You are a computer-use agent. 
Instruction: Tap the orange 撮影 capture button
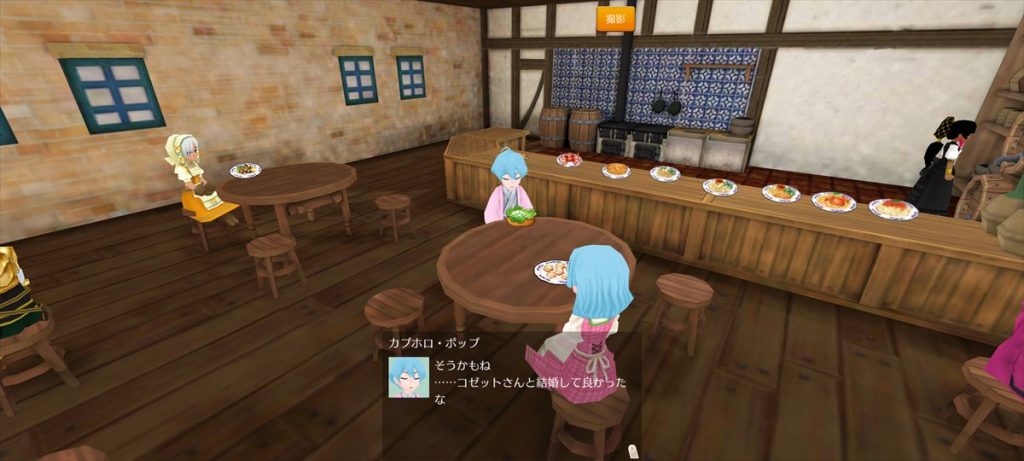pos(616,18)
